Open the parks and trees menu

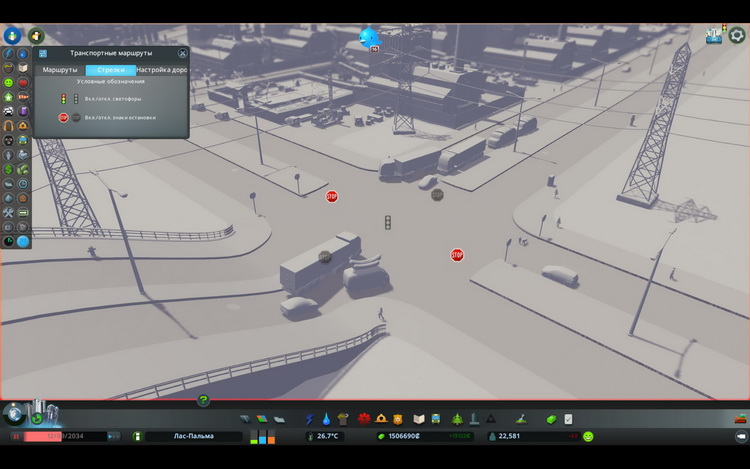coord(457,419)
